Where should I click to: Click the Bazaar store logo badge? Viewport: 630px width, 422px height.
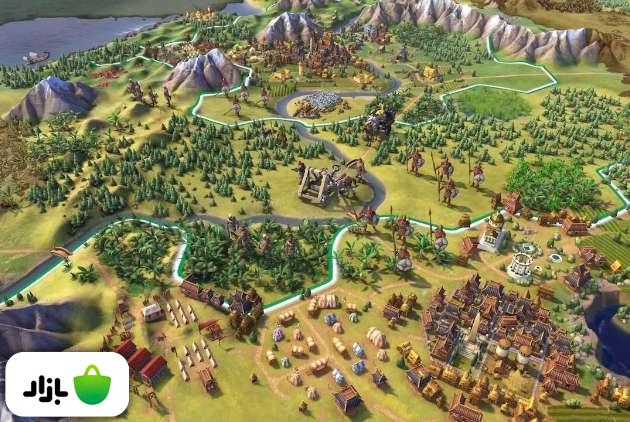(67, 384)
